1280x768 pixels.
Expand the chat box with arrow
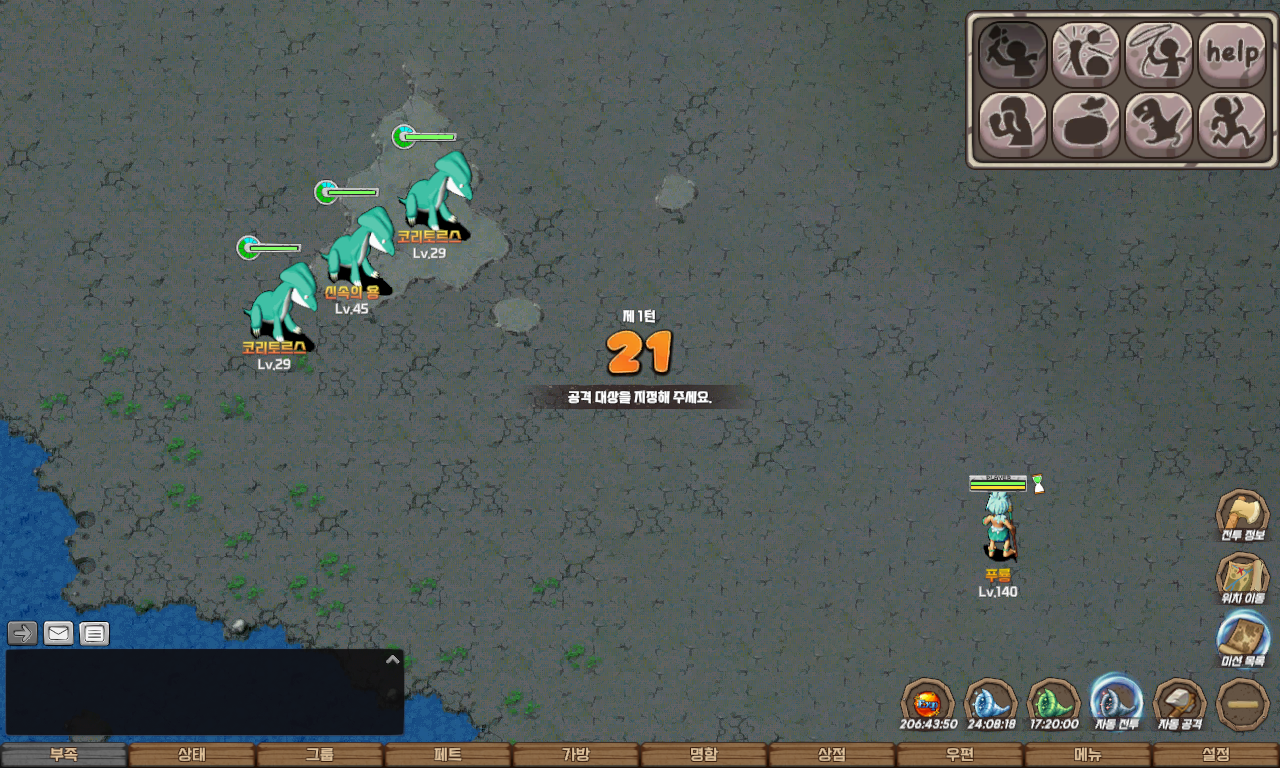click(x=393, y=660)
